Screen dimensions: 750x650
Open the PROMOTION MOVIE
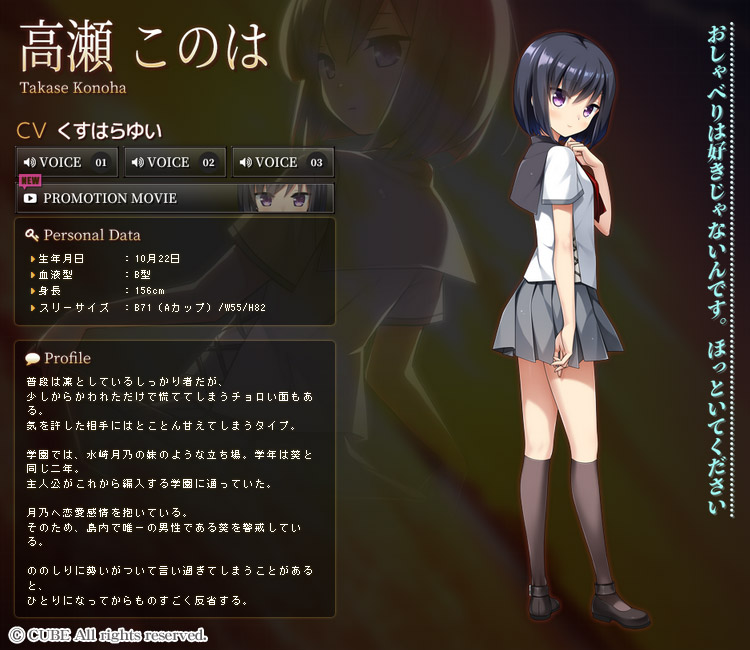(x=175, y=198)
